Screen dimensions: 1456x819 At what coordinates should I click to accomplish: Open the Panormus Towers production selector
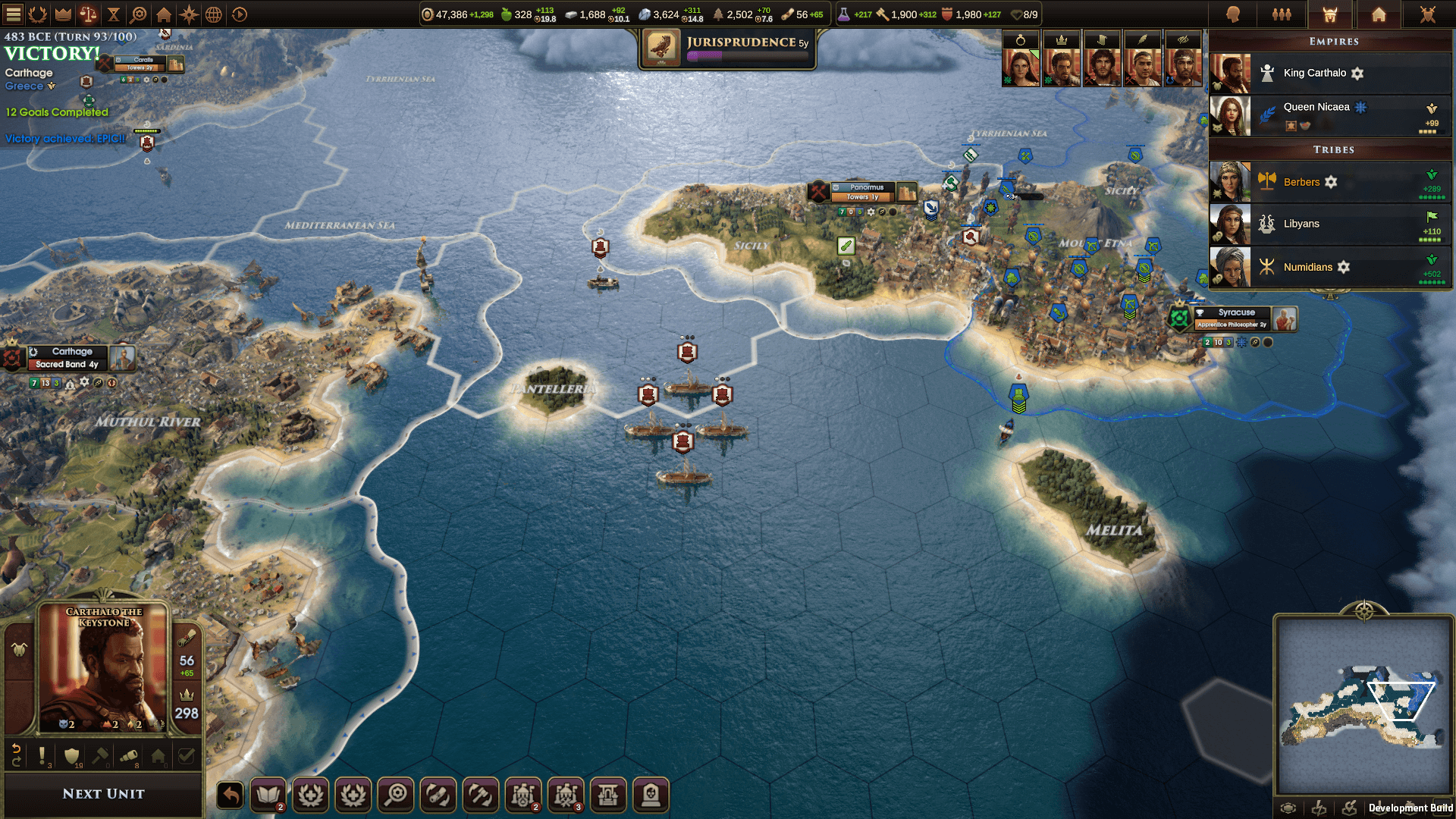tap(861, 196)
